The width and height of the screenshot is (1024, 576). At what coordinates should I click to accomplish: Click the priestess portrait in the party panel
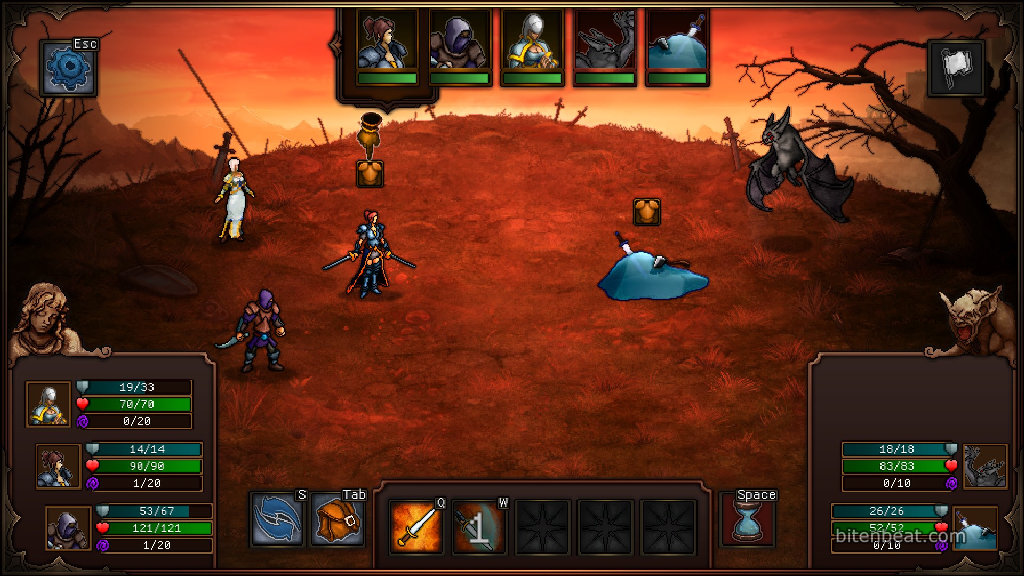tap(48, 404)
